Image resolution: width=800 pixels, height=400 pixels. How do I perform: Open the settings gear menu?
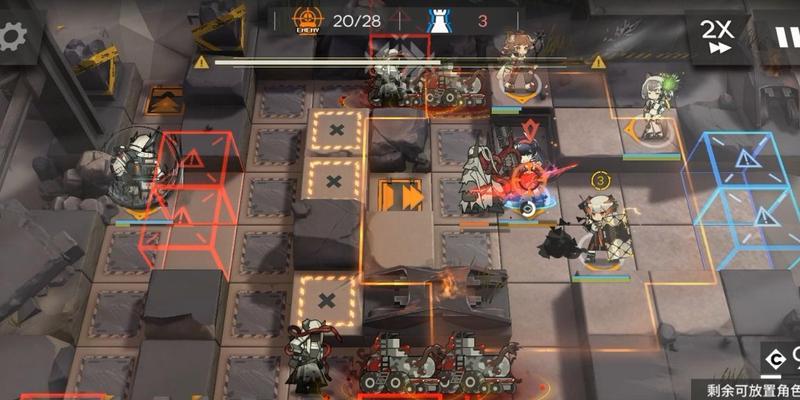click(14, 37)
